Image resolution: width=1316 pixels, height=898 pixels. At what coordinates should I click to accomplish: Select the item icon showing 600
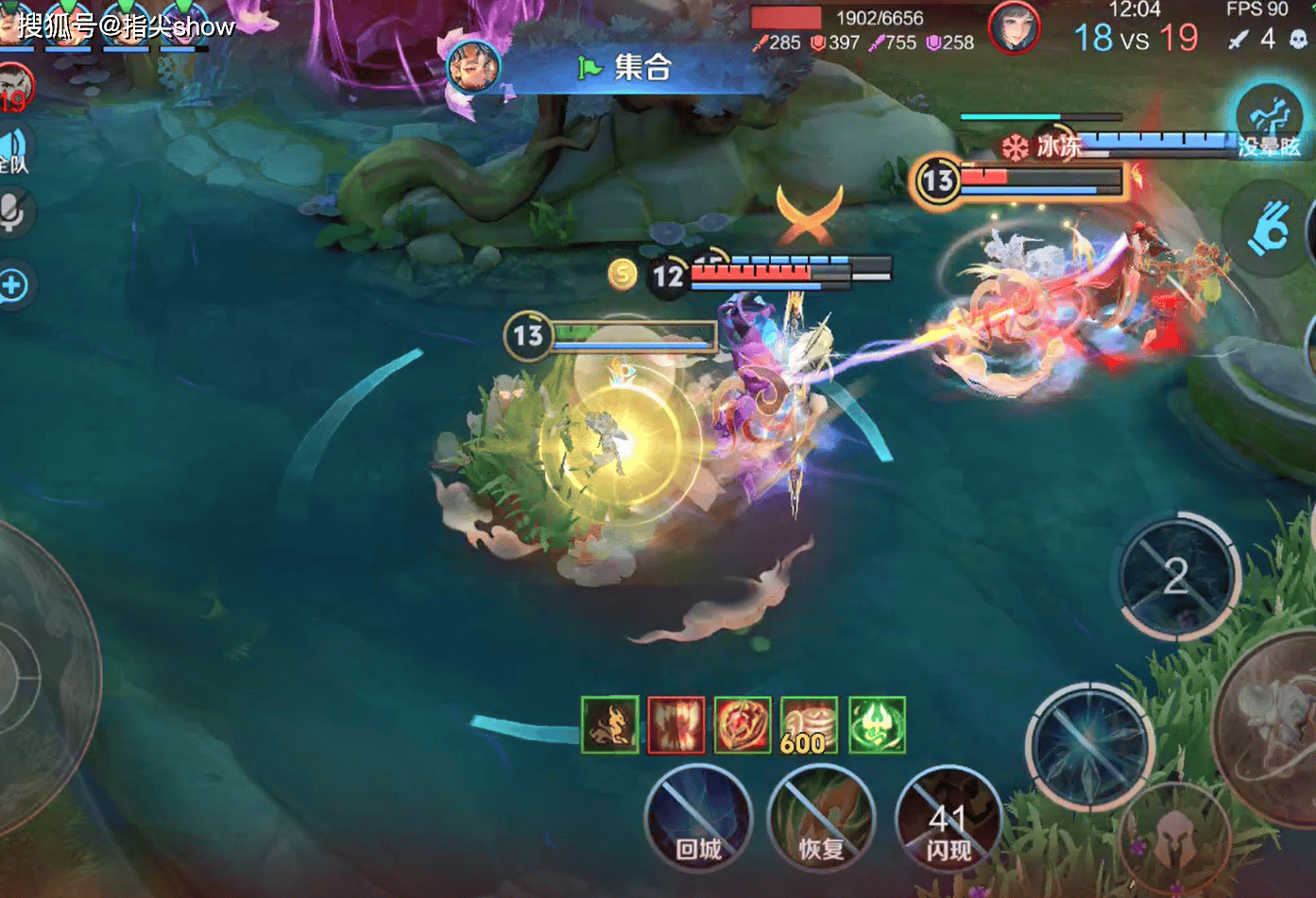pos(809,725)
